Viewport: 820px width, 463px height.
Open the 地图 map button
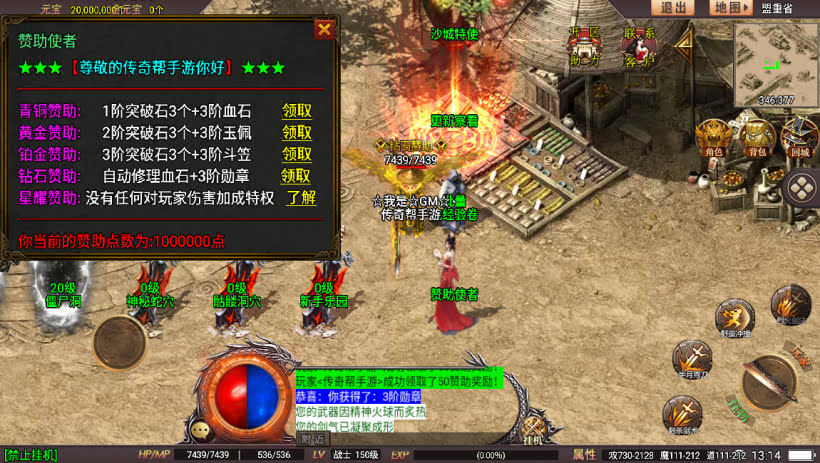pyautogui.click(x=730, y=8)
